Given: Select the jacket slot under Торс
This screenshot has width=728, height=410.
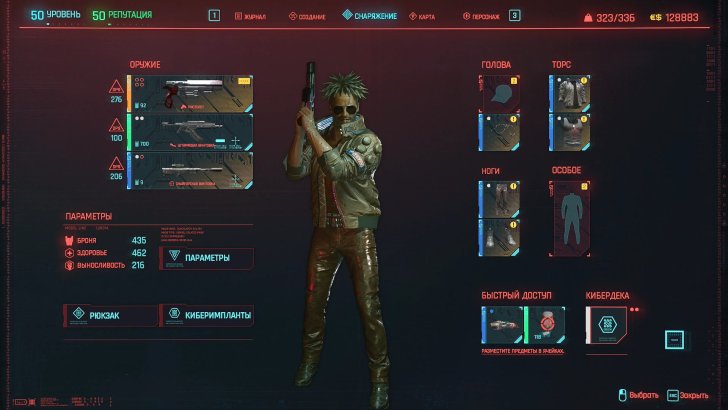Looking at the screenshot, I should tap(567, 93).
